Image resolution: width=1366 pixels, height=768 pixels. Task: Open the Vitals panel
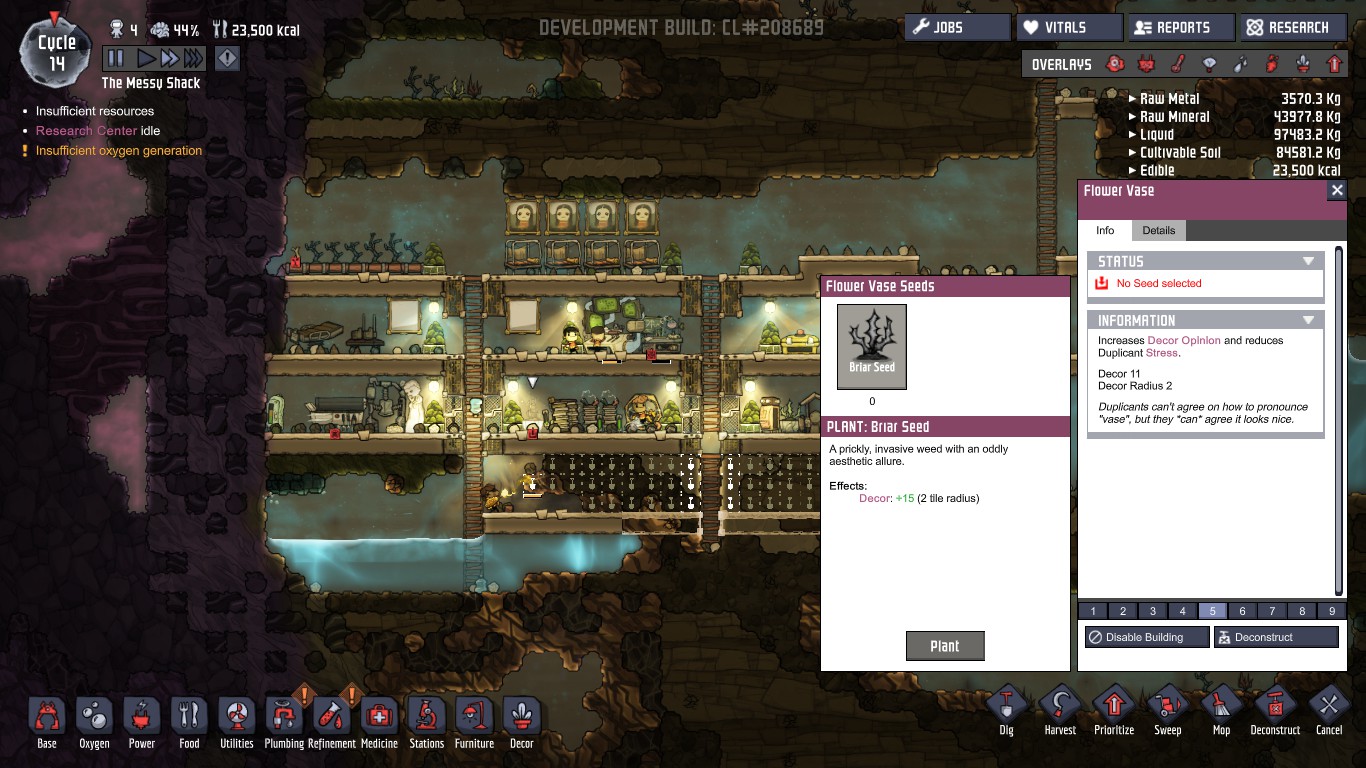[x=1068, y=28]
